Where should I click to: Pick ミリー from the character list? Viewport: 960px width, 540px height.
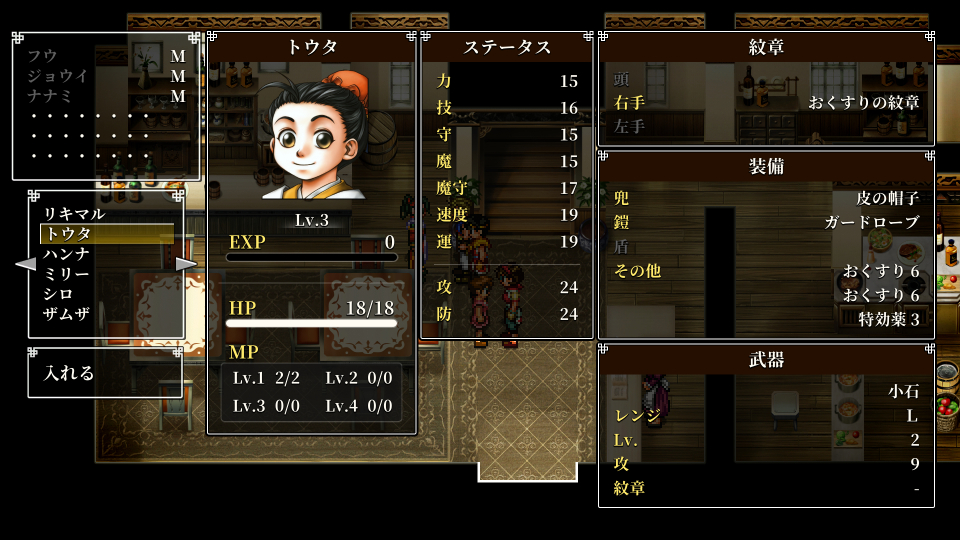[x=68, y=274]
